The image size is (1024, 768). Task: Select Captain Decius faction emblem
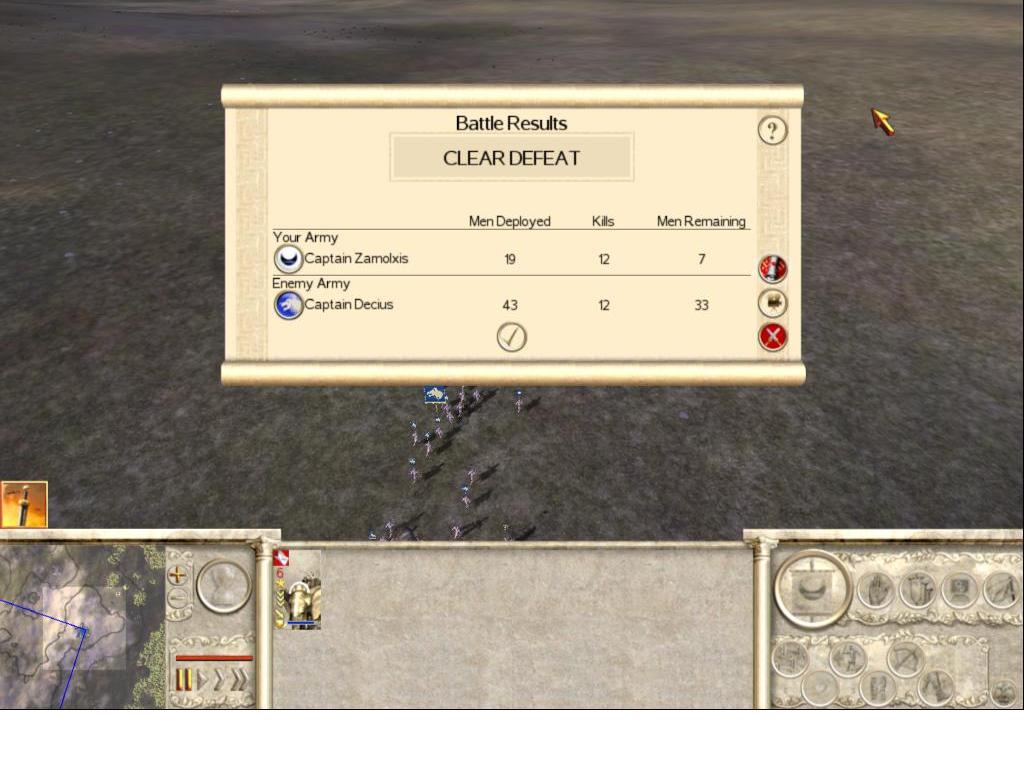(288, 305)
